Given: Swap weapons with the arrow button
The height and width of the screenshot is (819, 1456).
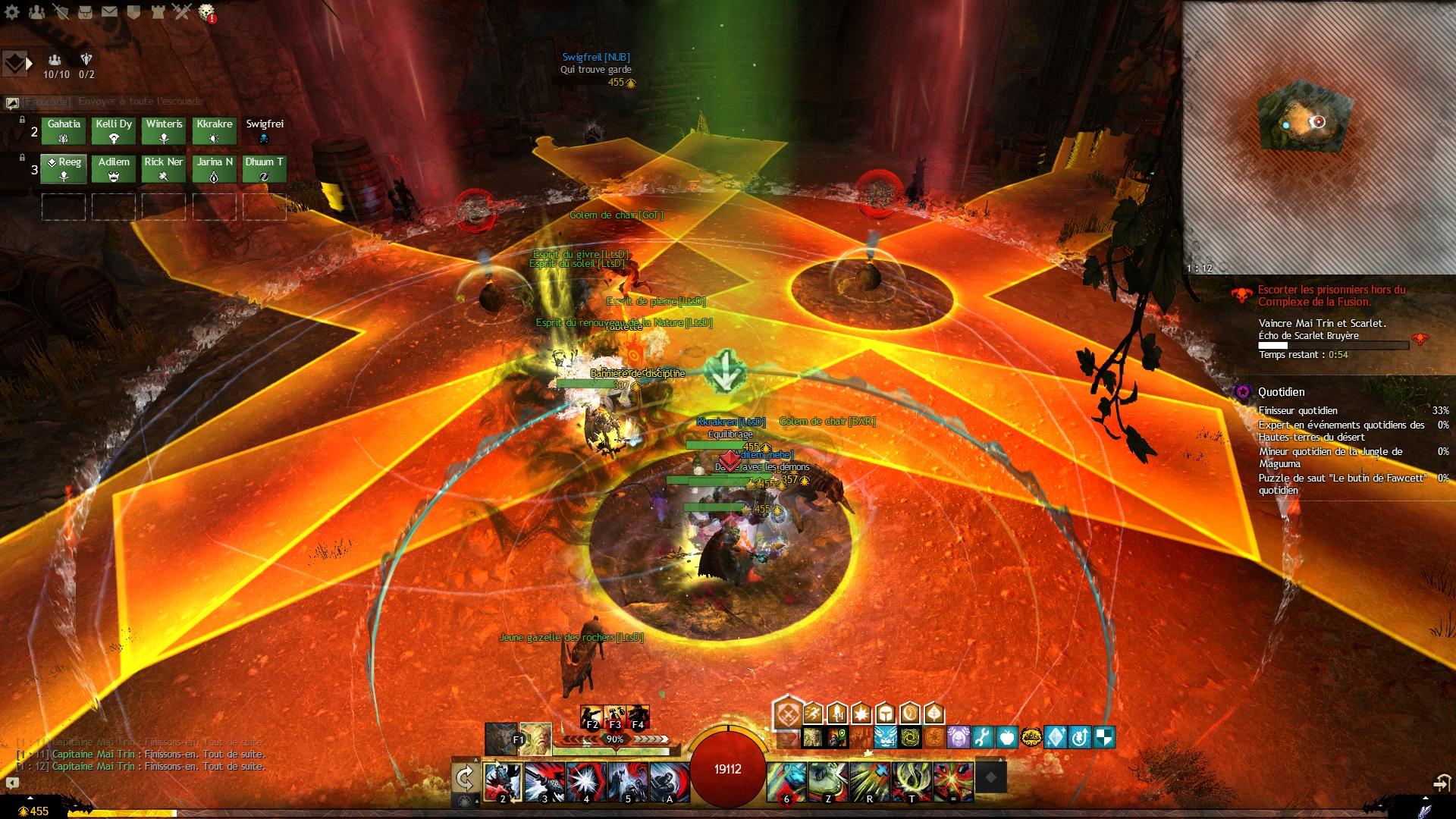Looking at the screenshot, I should [464, 777].
